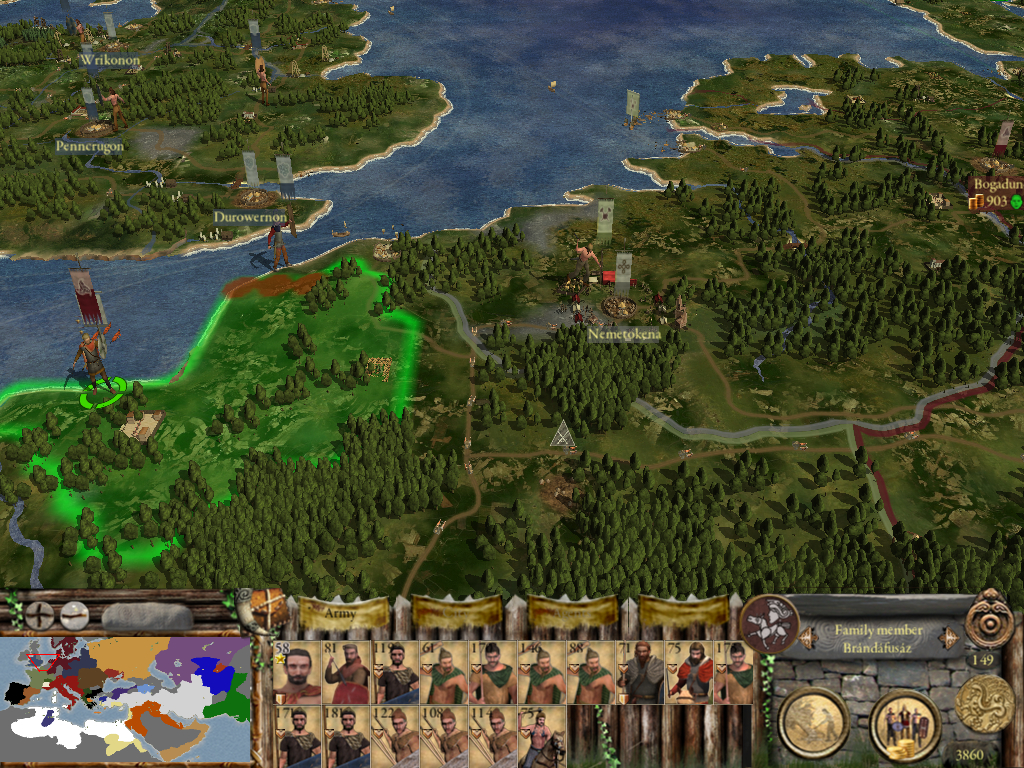Open the construction button with the worker
The image size is (1024, 768).
(x=813, y=722)
